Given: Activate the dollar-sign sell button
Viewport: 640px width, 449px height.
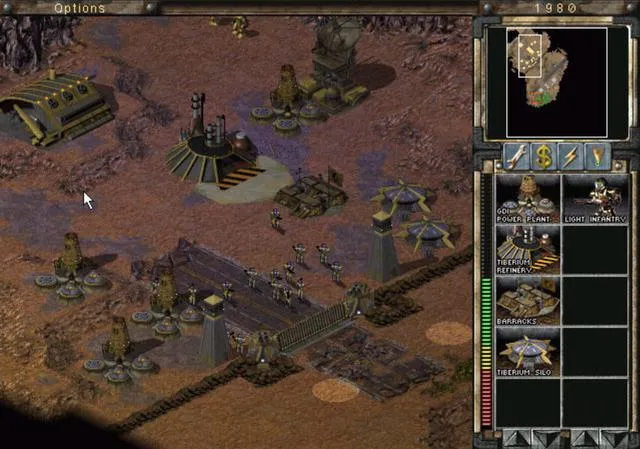Looking at the screenshot, I should tap(543, 156).
